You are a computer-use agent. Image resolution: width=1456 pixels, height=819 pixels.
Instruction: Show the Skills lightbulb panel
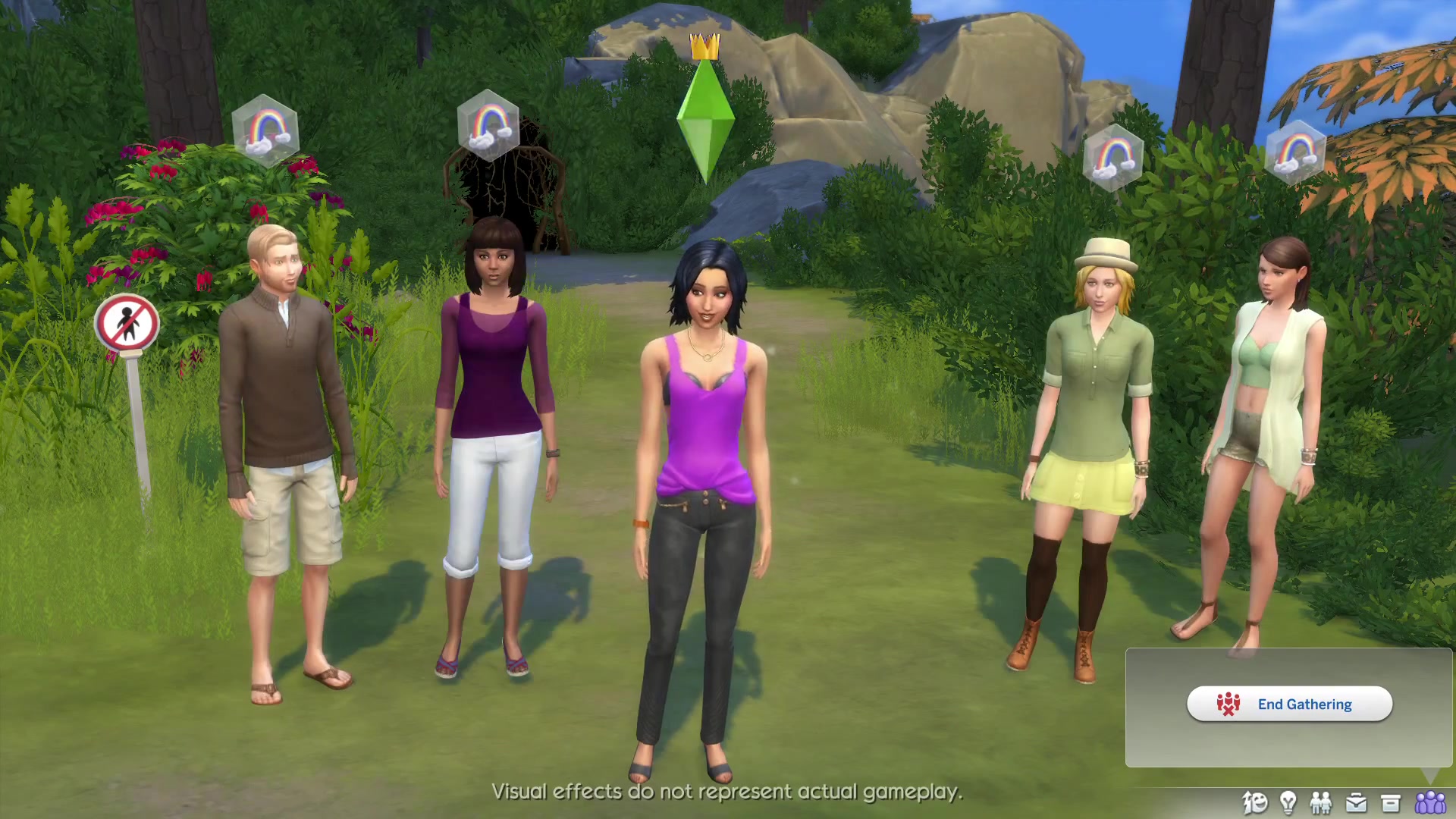coord(1288,802)
